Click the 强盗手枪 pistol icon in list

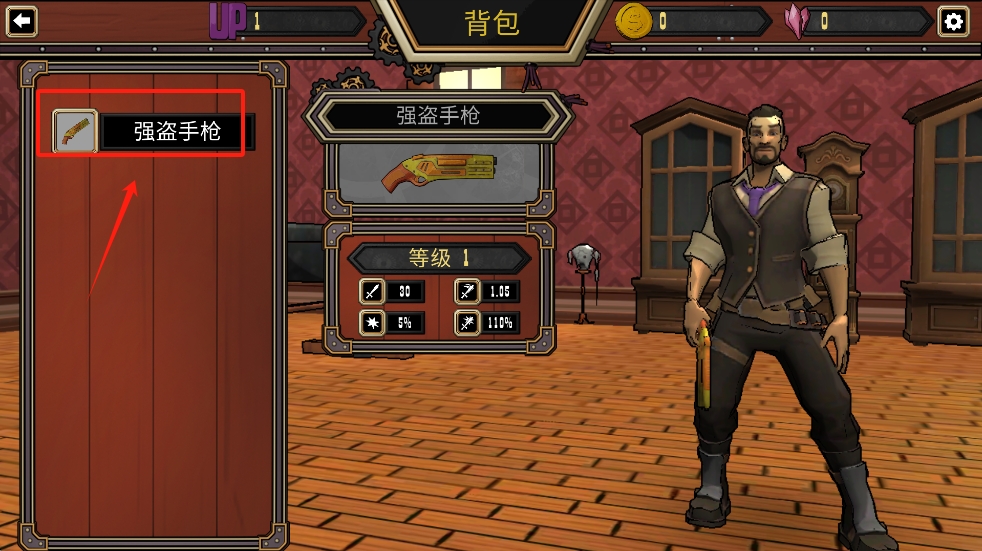tap(75, 131)
